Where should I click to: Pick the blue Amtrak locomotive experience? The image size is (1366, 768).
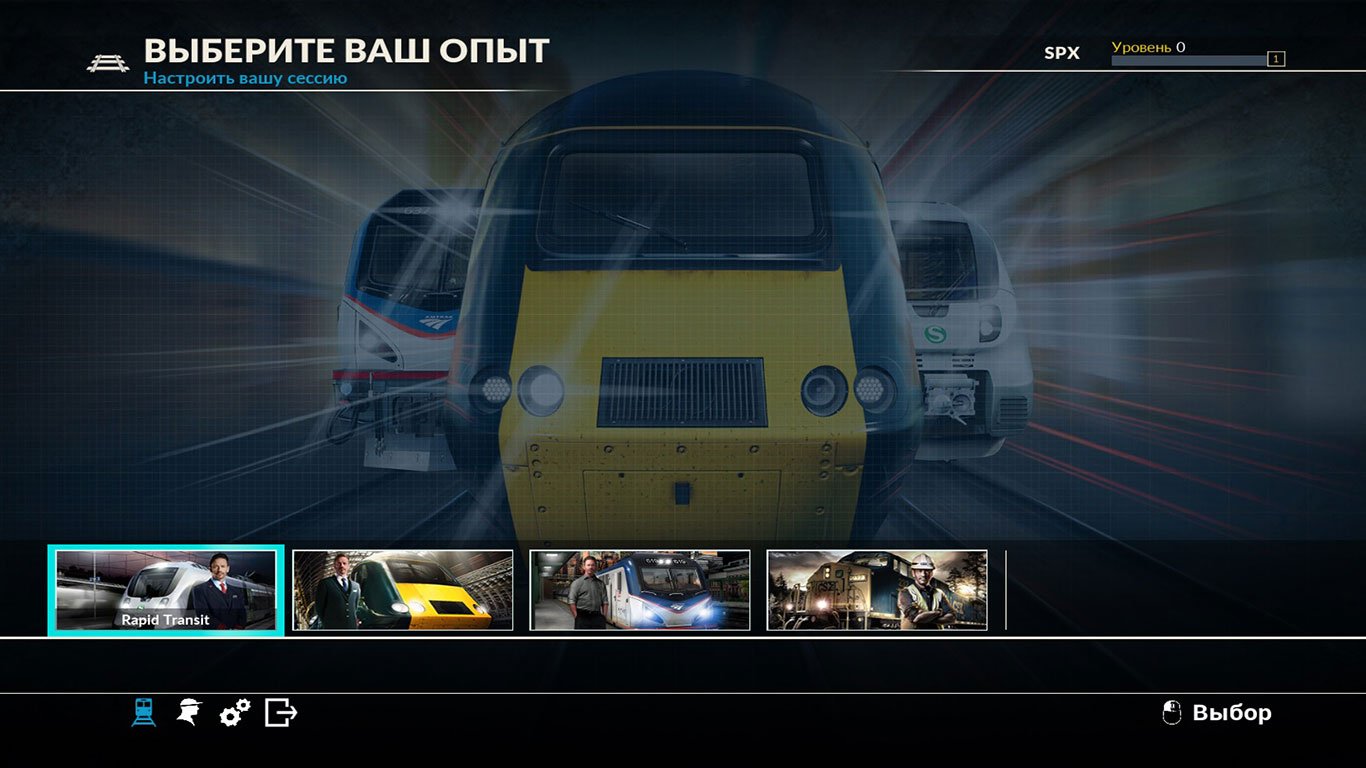pos(640,590)
